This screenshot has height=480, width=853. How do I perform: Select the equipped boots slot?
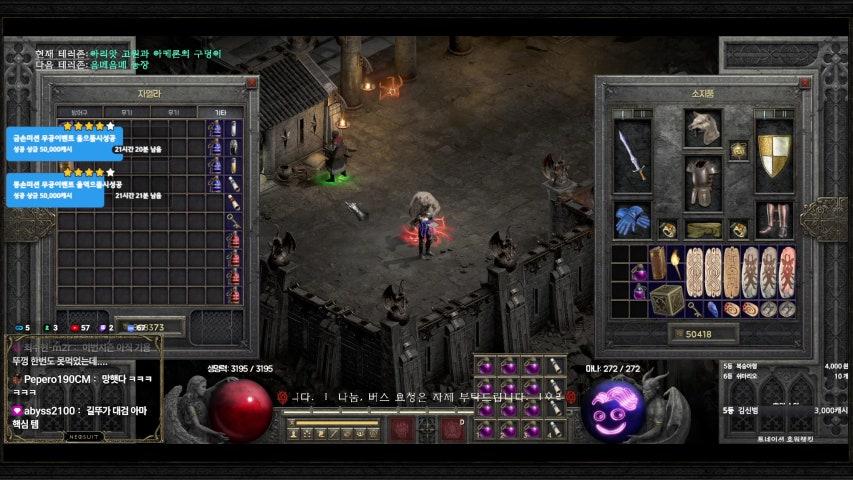pyautogui.click(x=773, y=220)
